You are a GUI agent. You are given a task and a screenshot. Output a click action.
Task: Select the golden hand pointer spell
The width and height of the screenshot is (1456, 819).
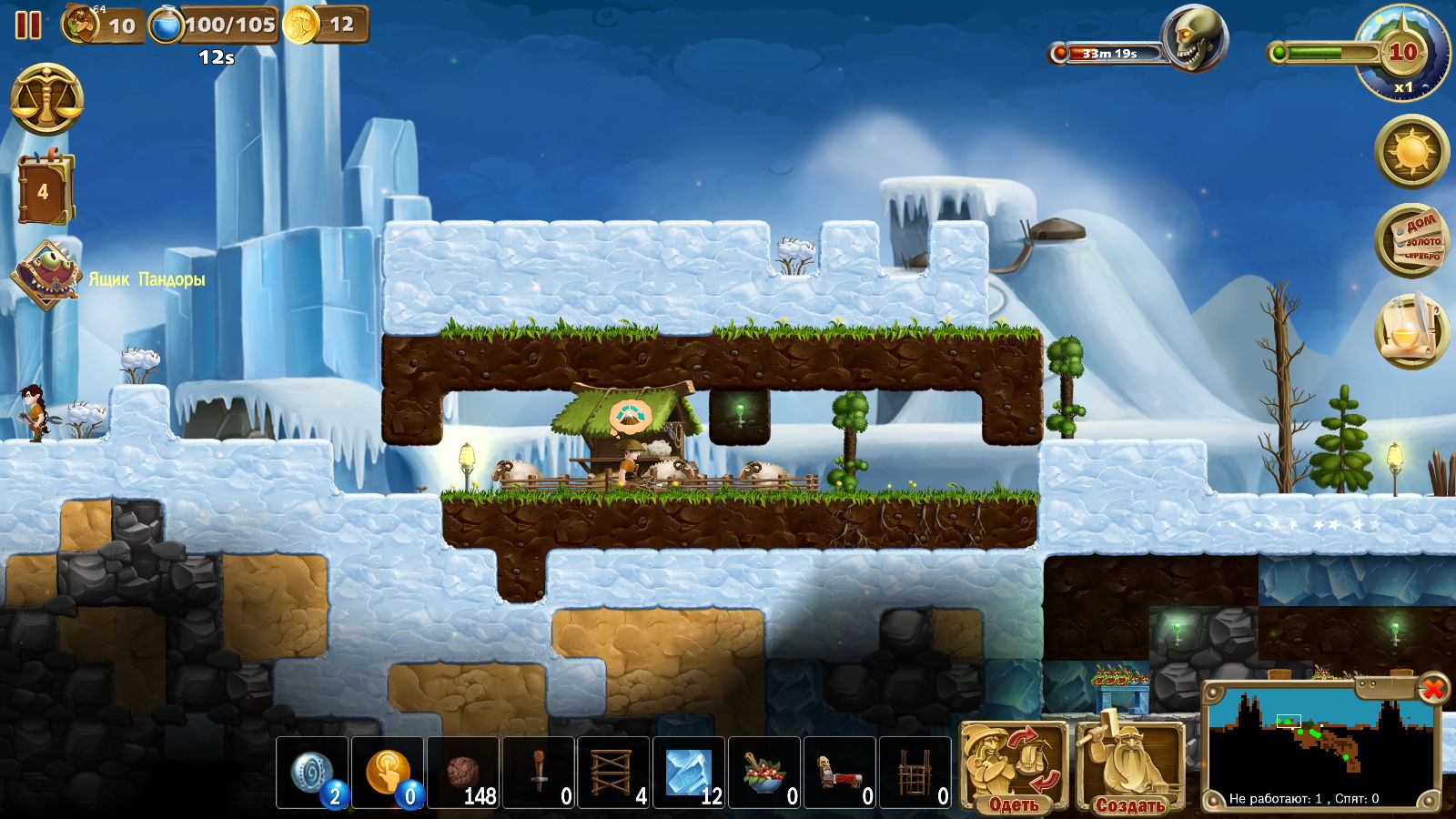pyautogui.click(x=388, y=773)
